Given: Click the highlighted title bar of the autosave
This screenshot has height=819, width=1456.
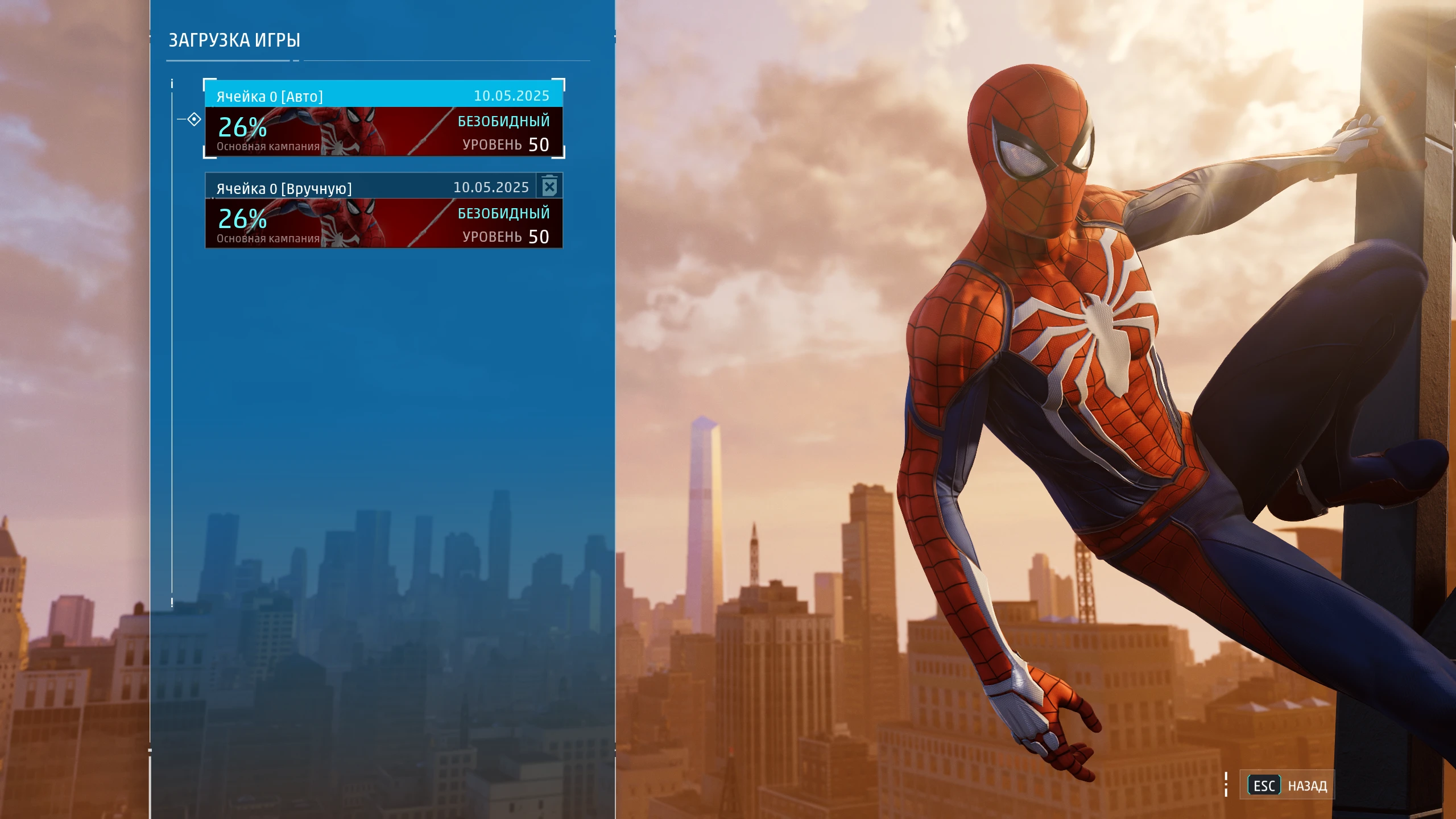Looking at the screenshot, I should (384, 96).
